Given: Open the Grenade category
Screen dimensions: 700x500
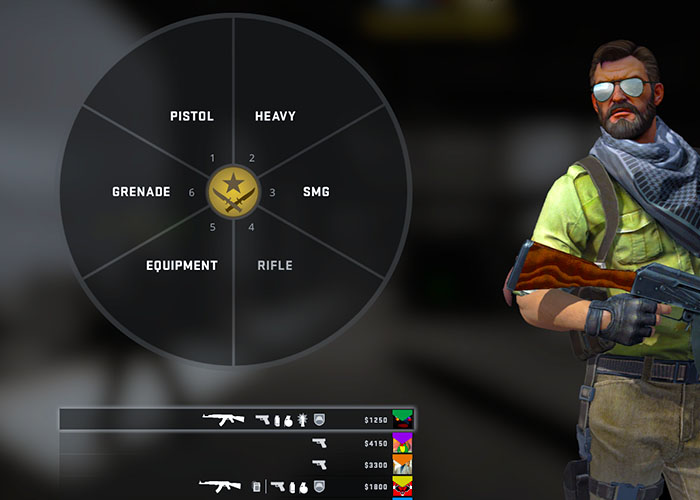Looking at the screenshot, I should tap(141, 191).
